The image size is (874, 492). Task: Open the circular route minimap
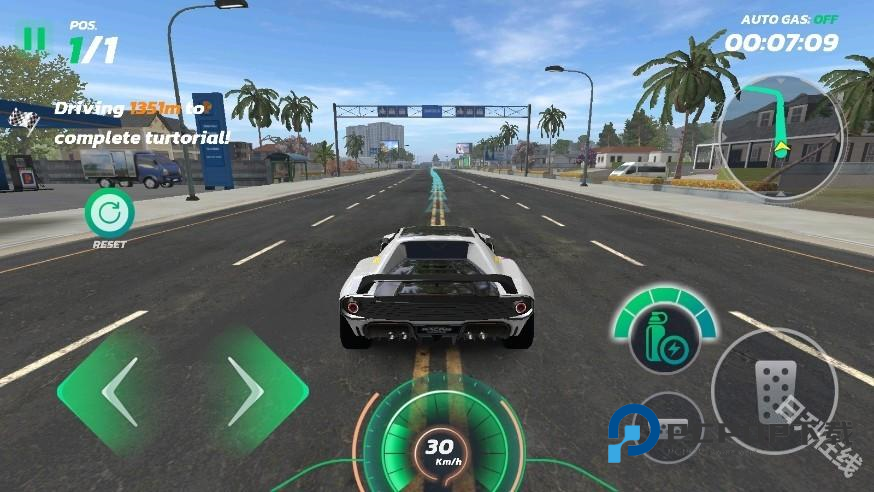(781, 135)
